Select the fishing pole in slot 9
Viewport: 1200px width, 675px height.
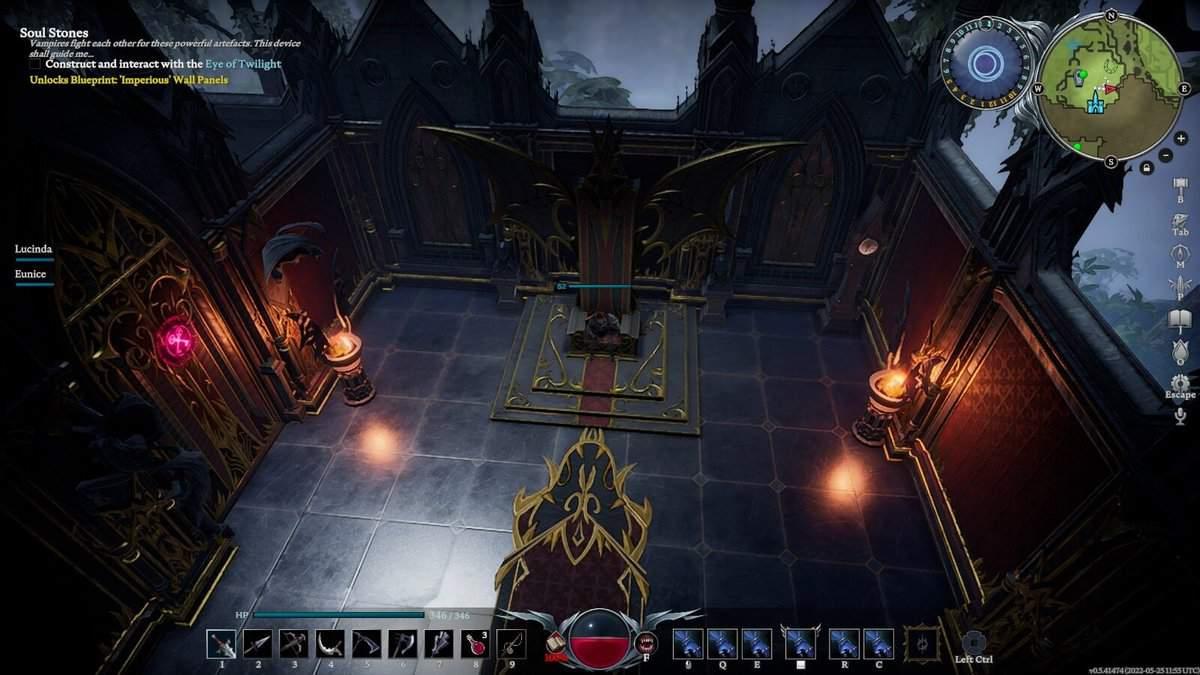511,644
